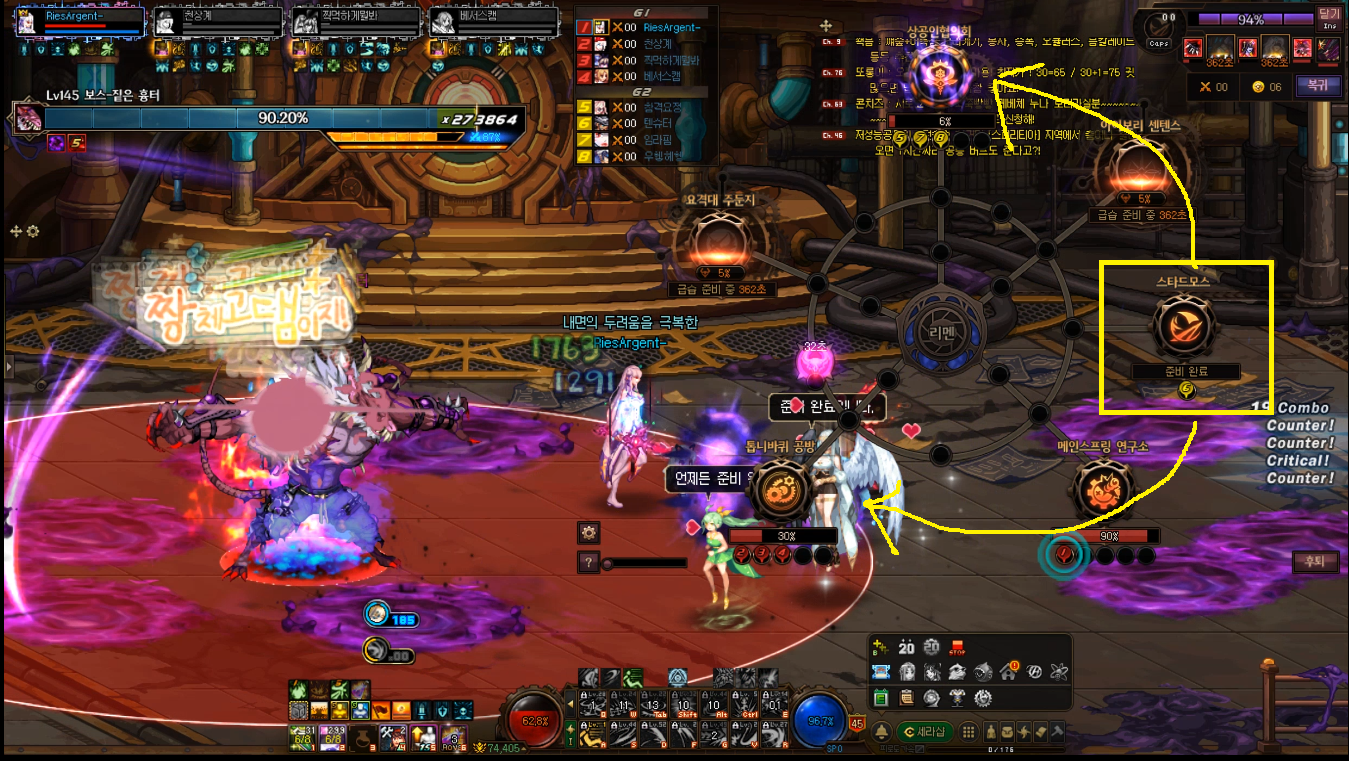Open the green 세라샵 shop button

(x=923, y=732)
